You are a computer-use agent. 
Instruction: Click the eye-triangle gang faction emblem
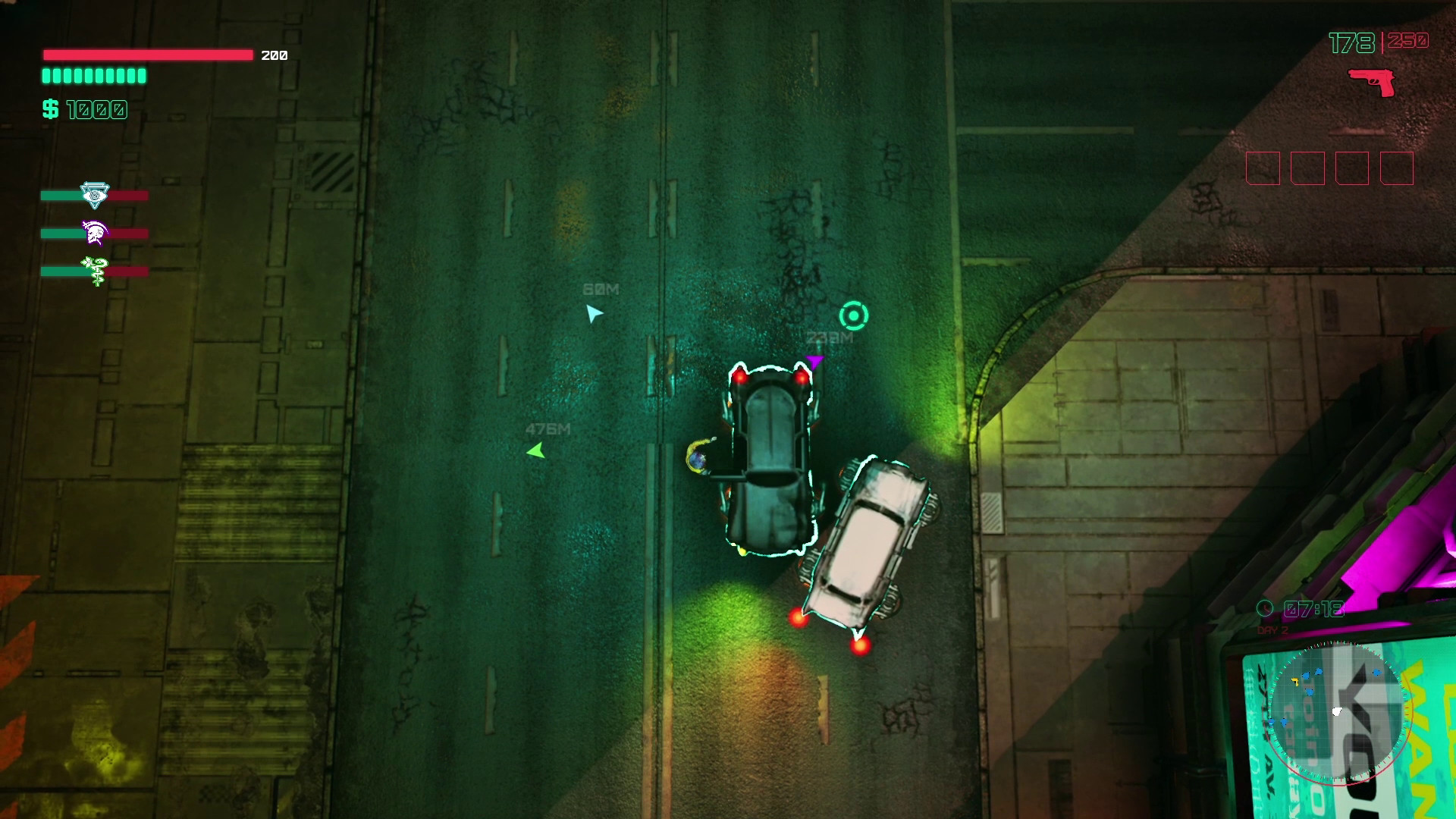[x=93, y=196]
